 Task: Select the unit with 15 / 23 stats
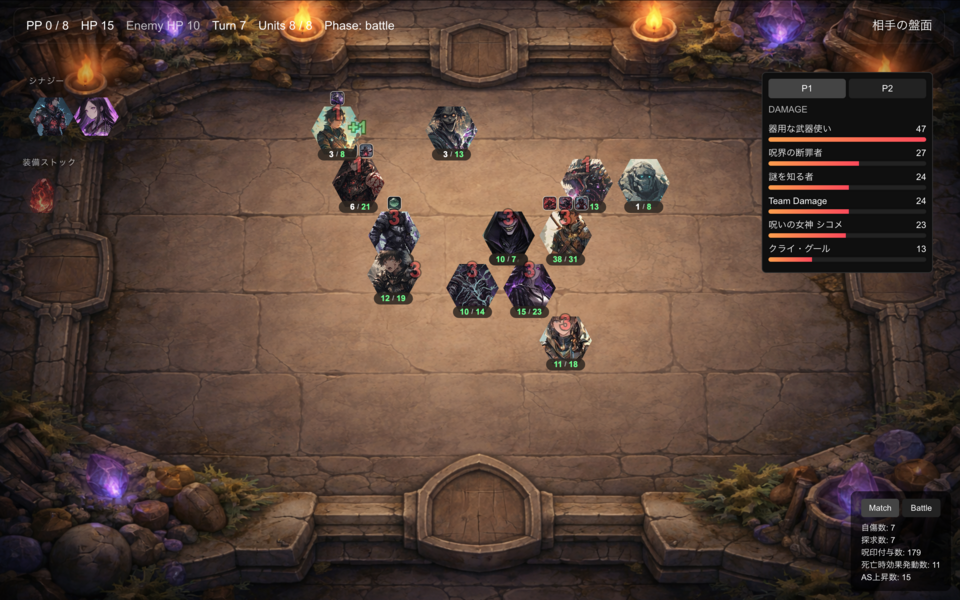pyautogui.click(x=527, y=286)
